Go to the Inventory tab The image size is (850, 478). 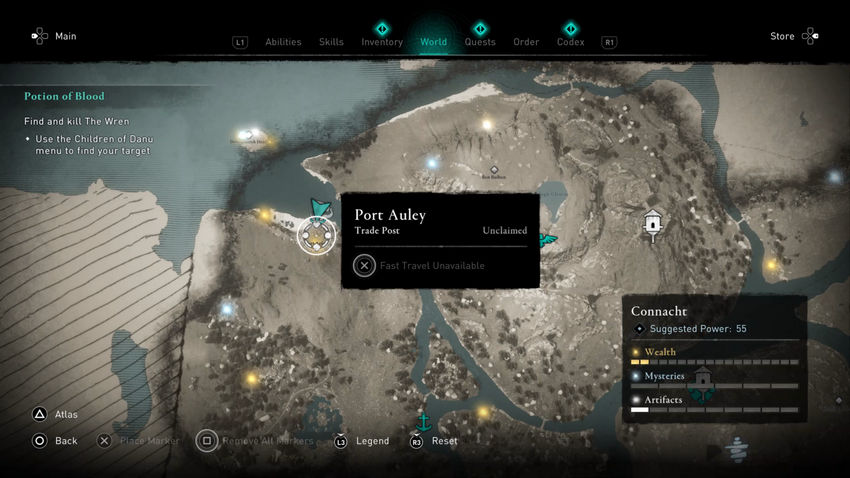382,42
